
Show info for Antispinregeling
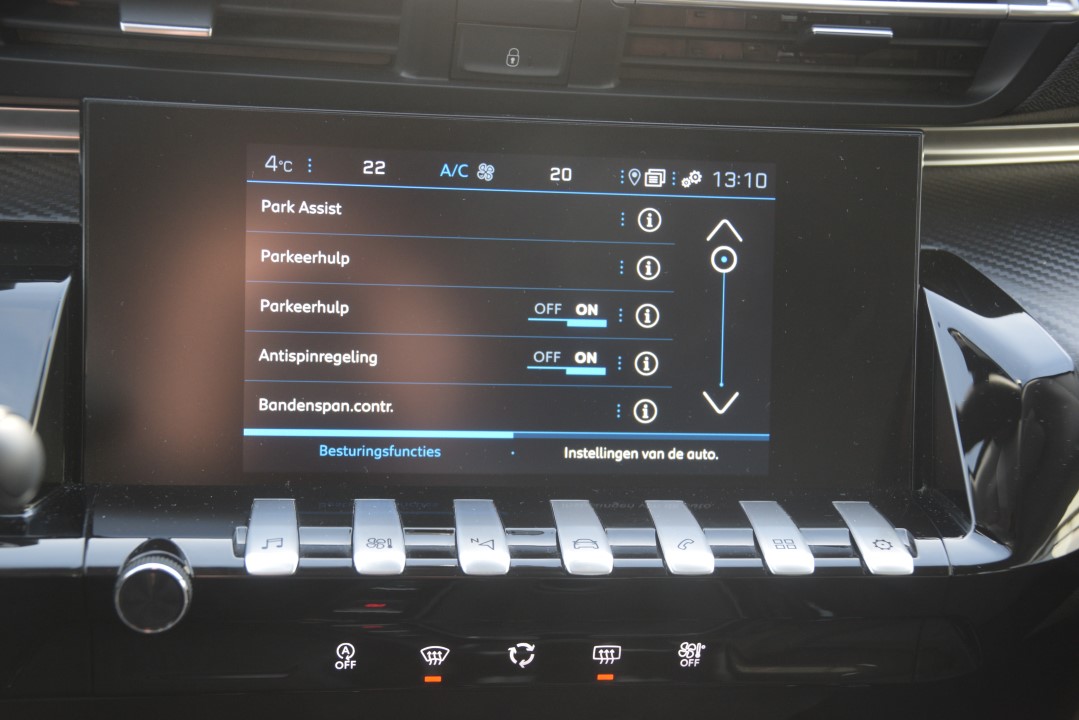647,363
